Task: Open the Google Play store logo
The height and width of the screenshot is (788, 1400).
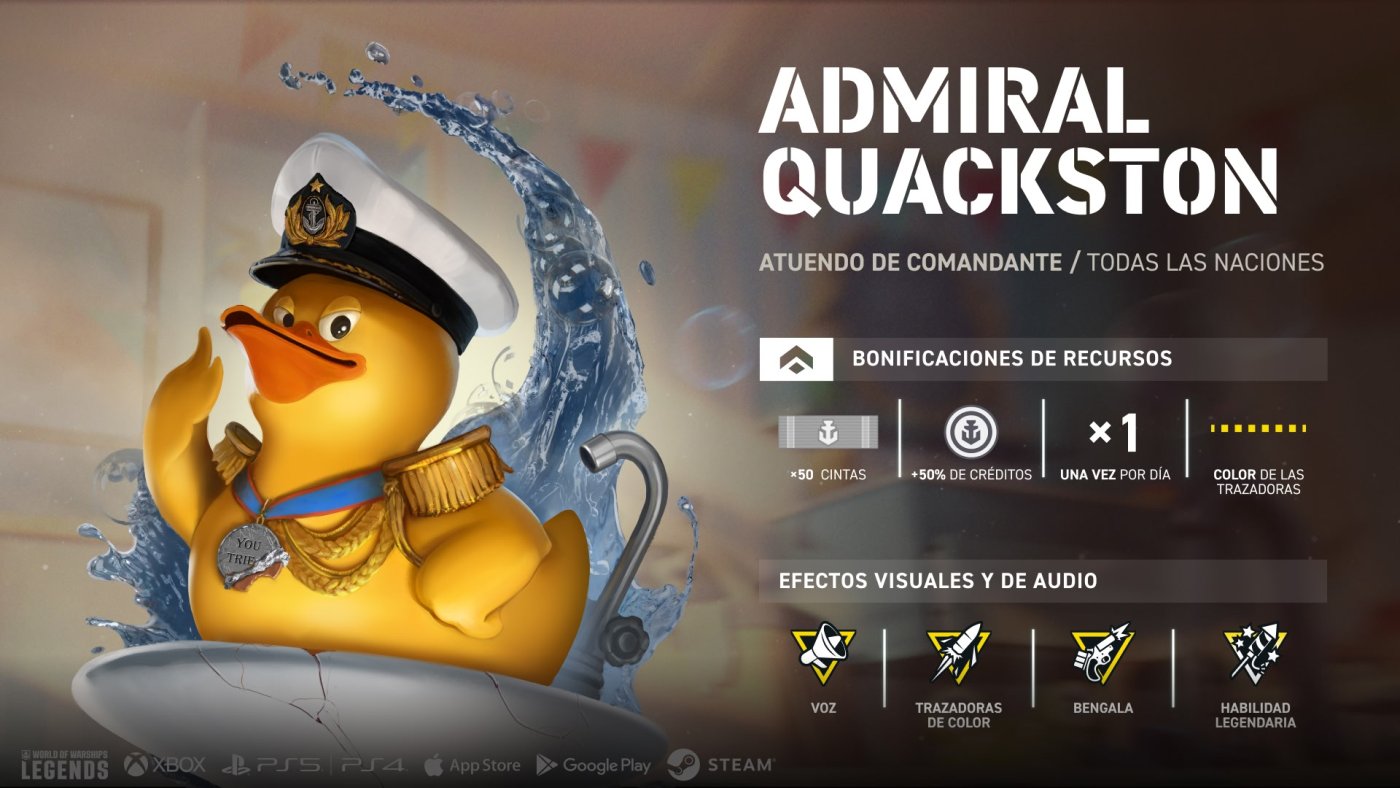Action: pos(594,765)
